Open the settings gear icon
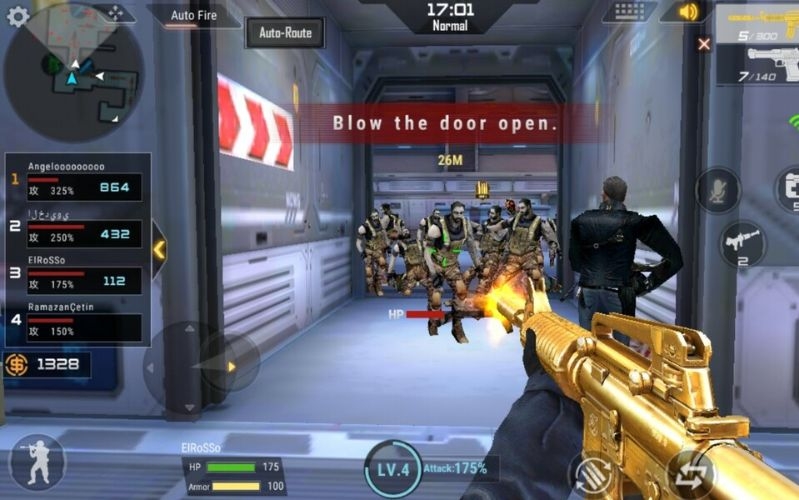 pos(18,16)
